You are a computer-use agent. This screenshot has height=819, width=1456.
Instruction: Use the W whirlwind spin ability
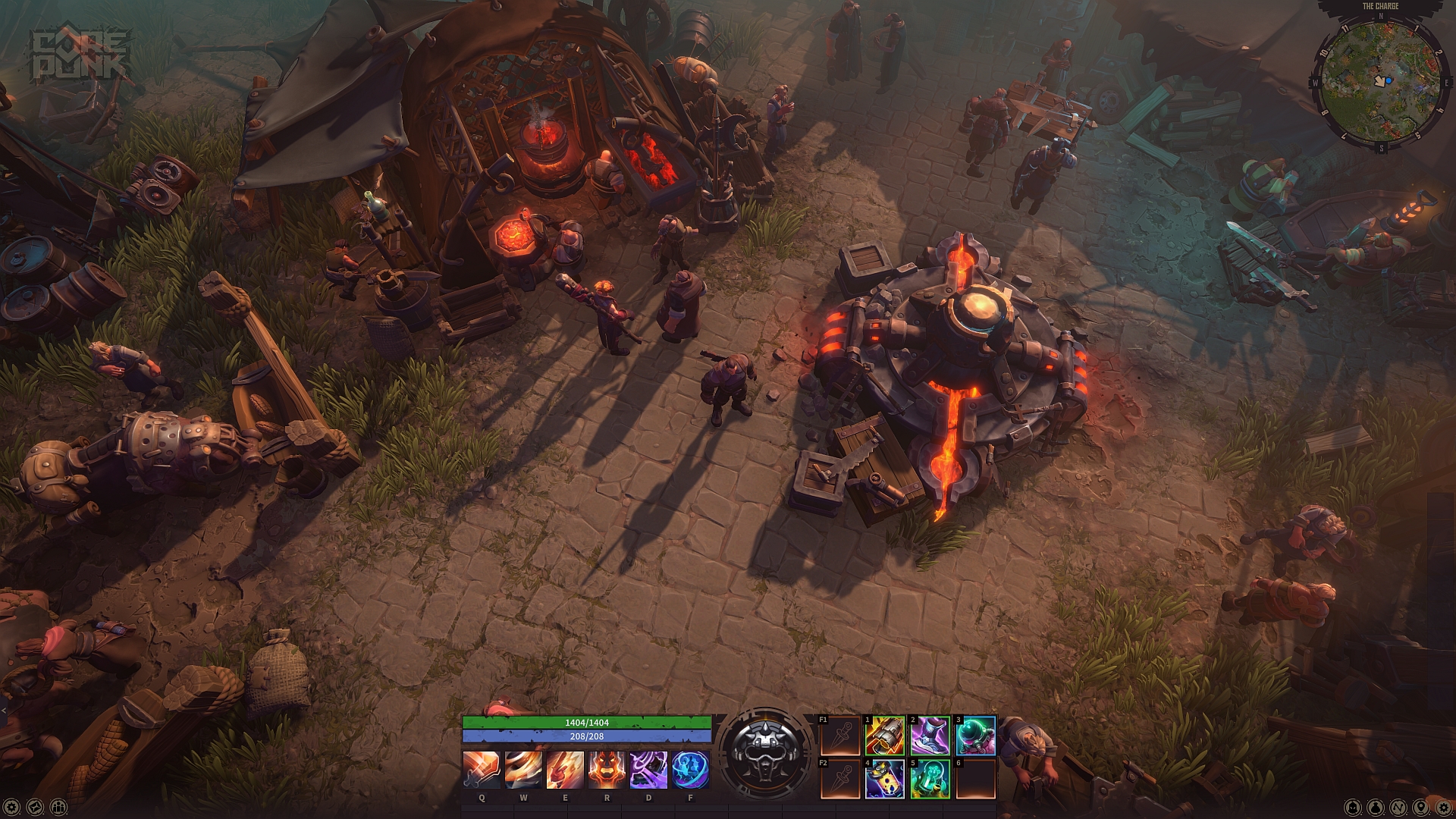[523, 770]
